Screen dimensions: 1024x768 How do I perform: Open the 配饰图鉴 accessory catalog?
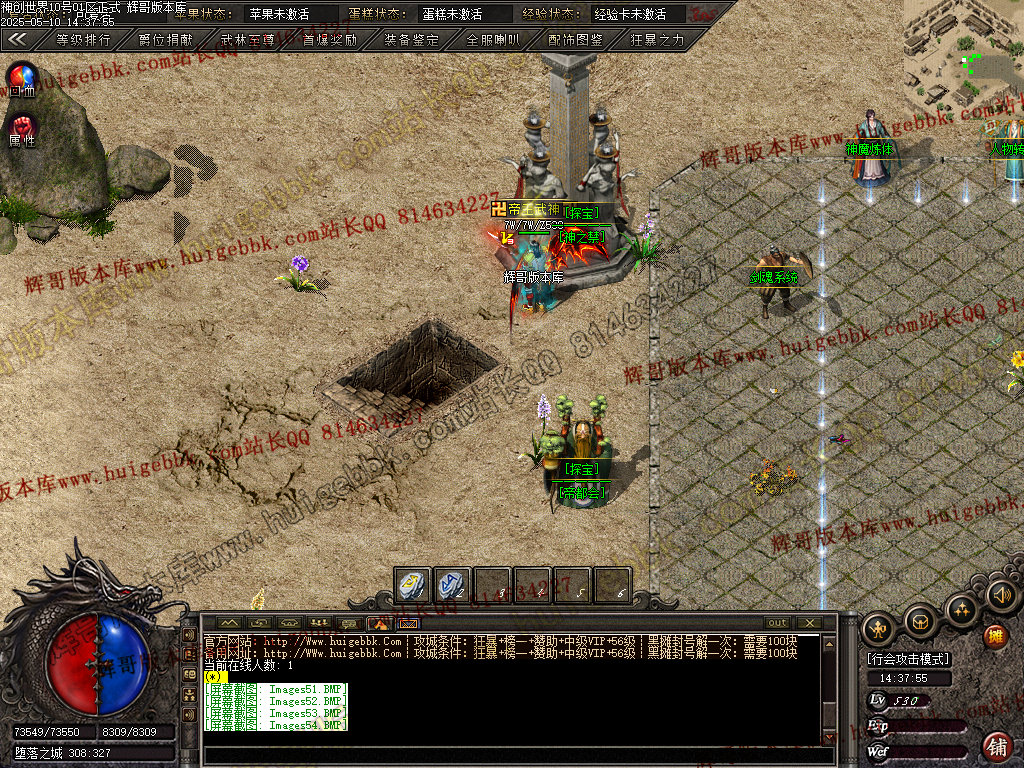pyautogui.click(x=575, y=40)
